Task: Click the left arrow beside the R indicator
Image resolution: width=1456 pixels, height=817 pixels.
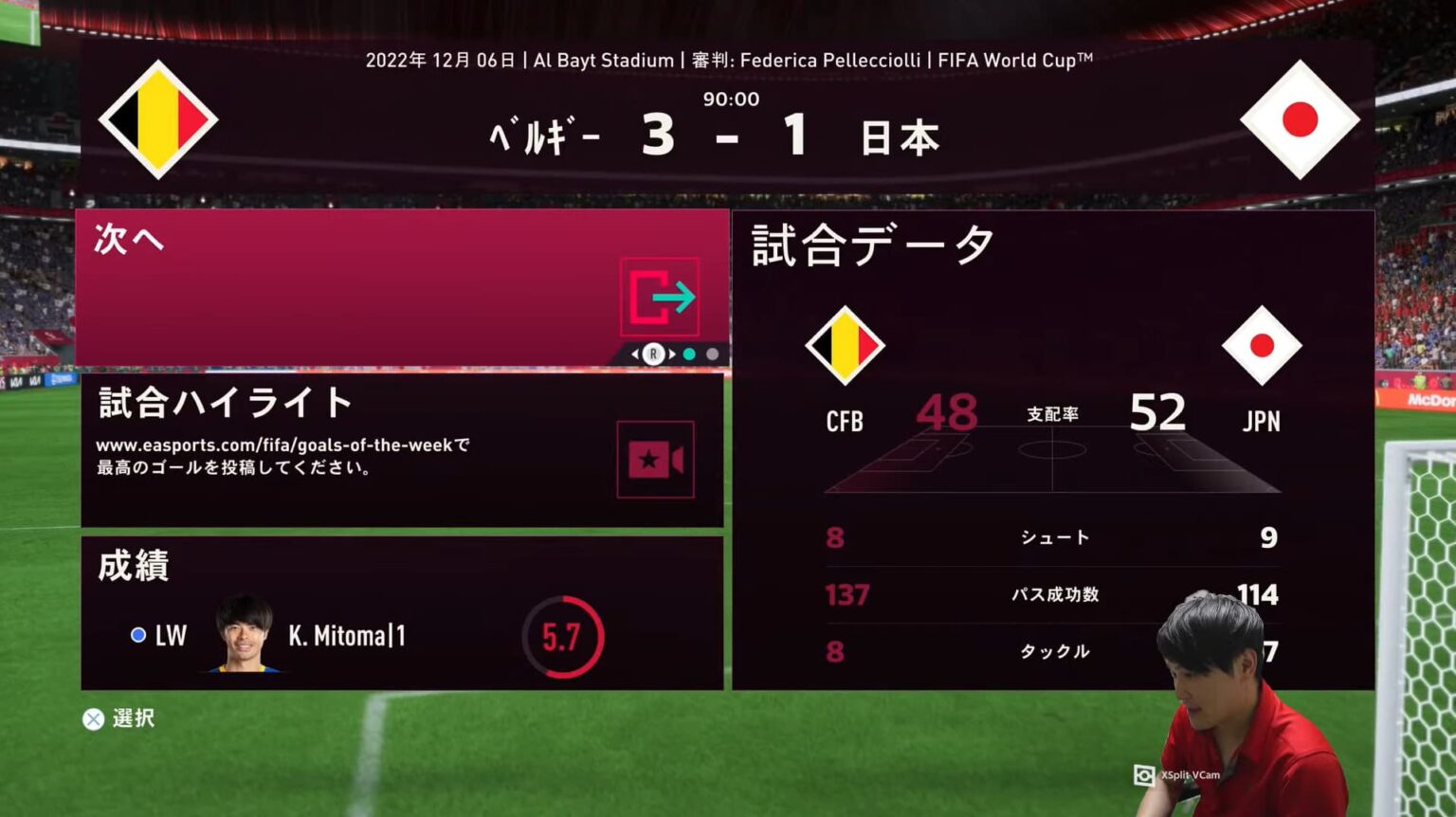Action: pyautogui.click(x=633, y=353)
